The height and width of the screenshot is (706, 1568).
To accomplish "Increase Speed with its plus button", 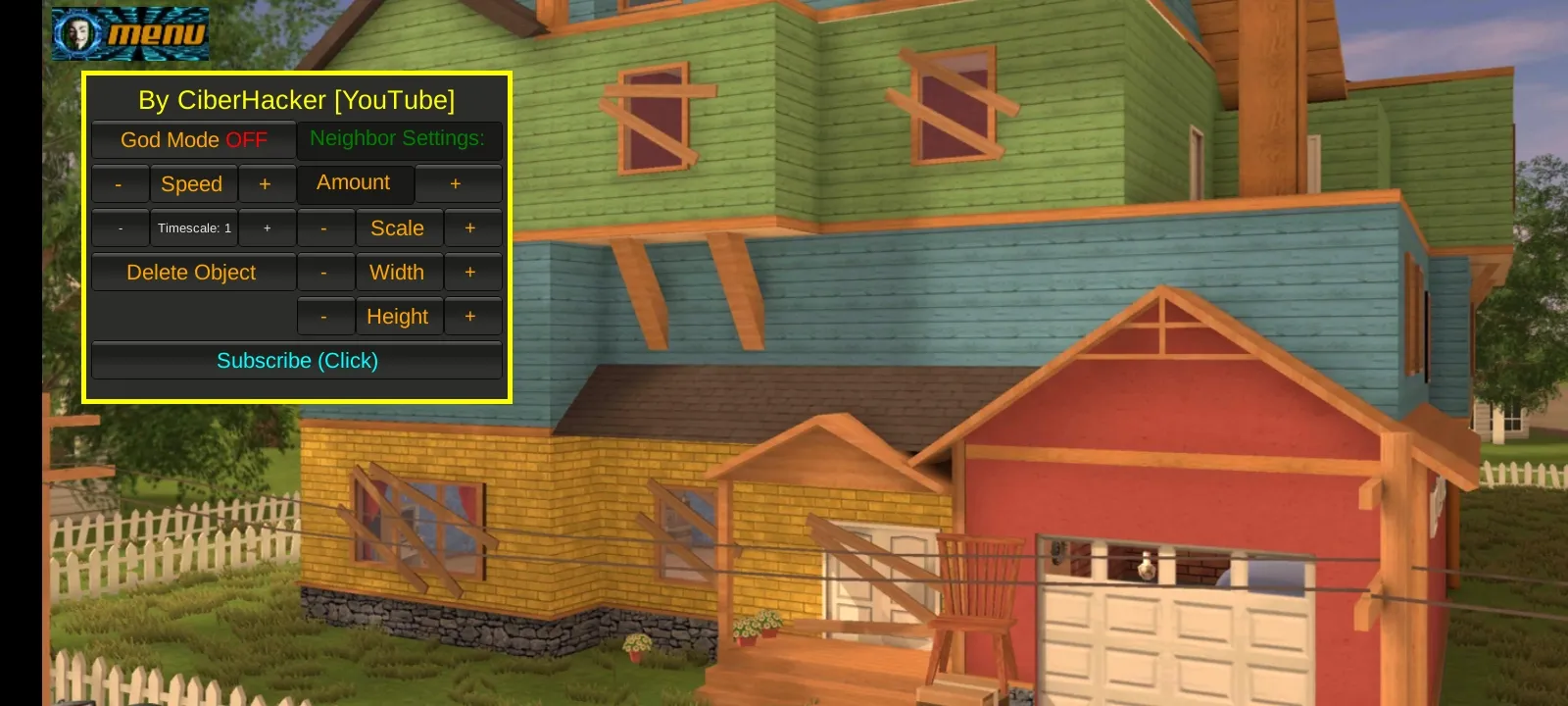I will (268, 183).
